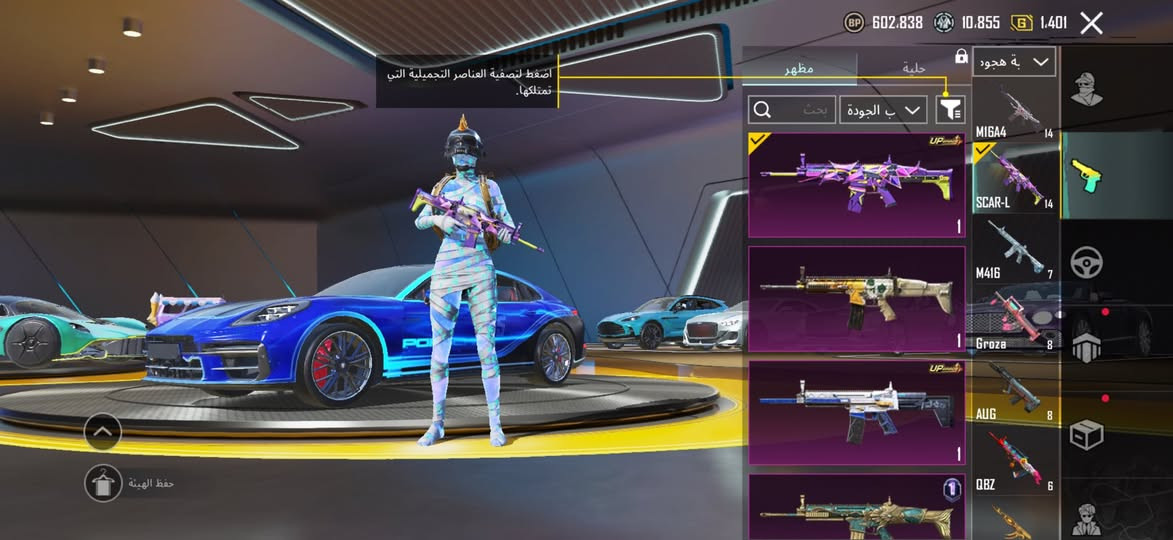Choose the Groza weapon entry
1173x540 pixels.
1014,320
